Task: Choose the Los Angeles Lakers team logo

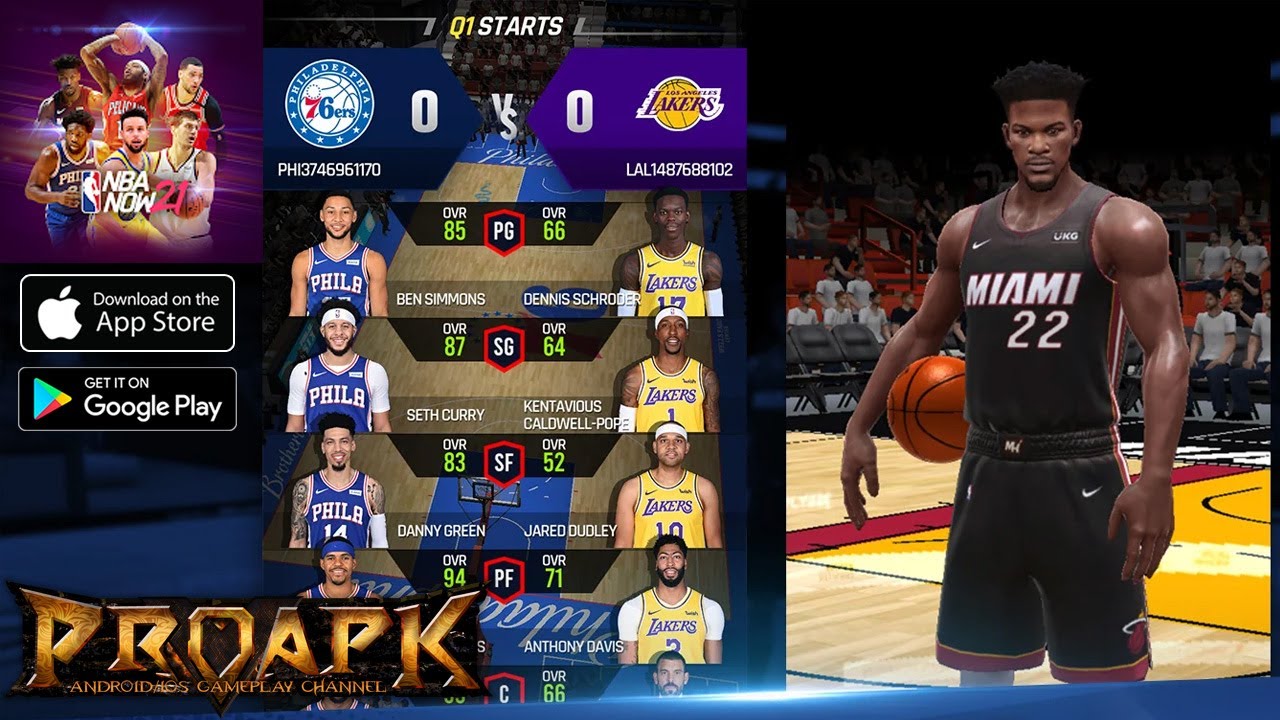Action: coord(679,103)
